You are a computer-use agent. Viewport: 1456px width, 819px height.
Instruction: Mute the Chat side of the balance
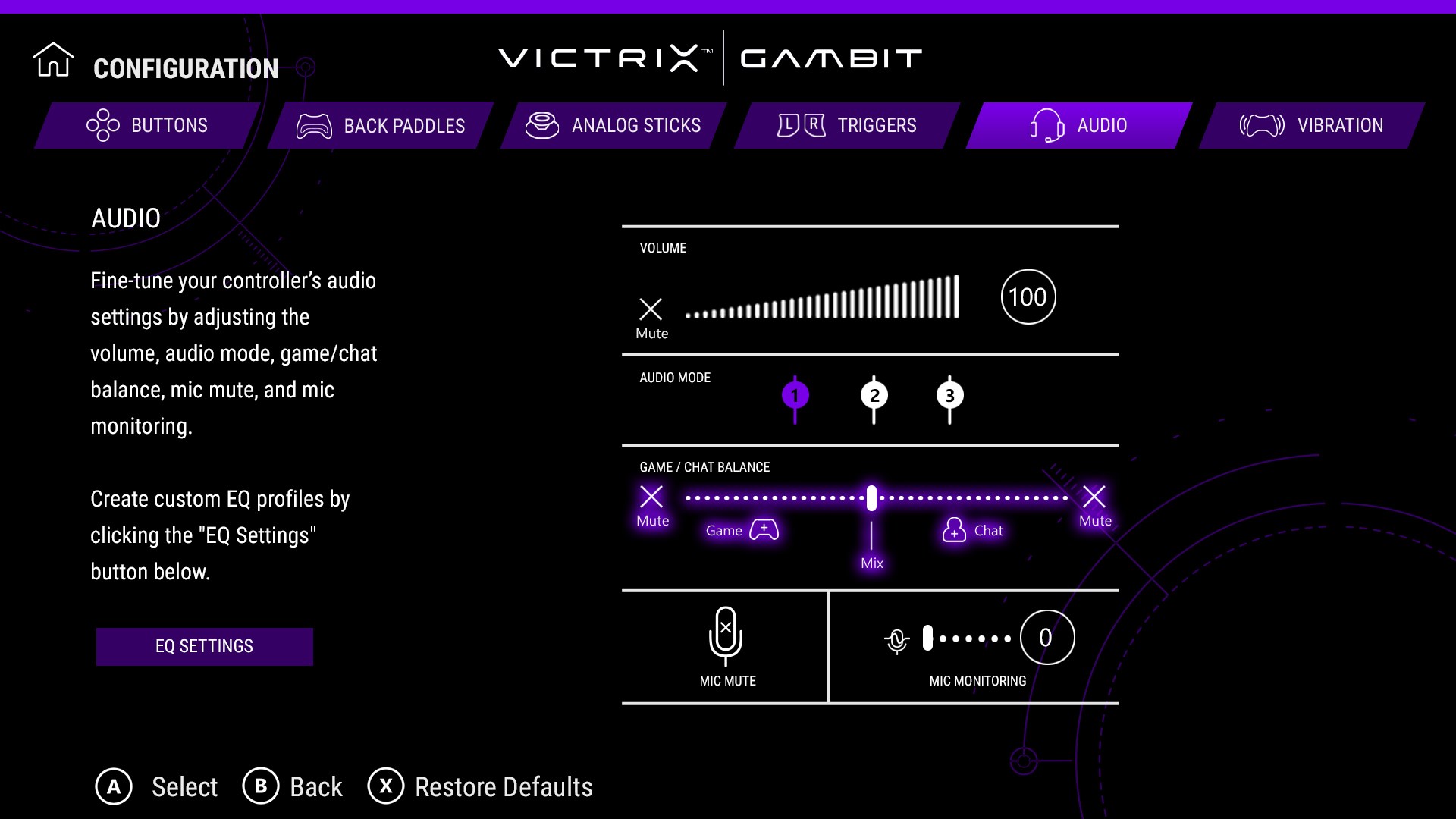(x=1094, y=497)
